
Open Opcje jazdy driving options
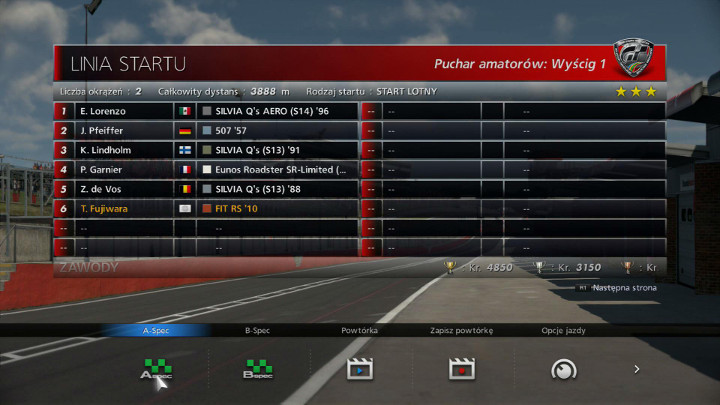coord(563,370)
